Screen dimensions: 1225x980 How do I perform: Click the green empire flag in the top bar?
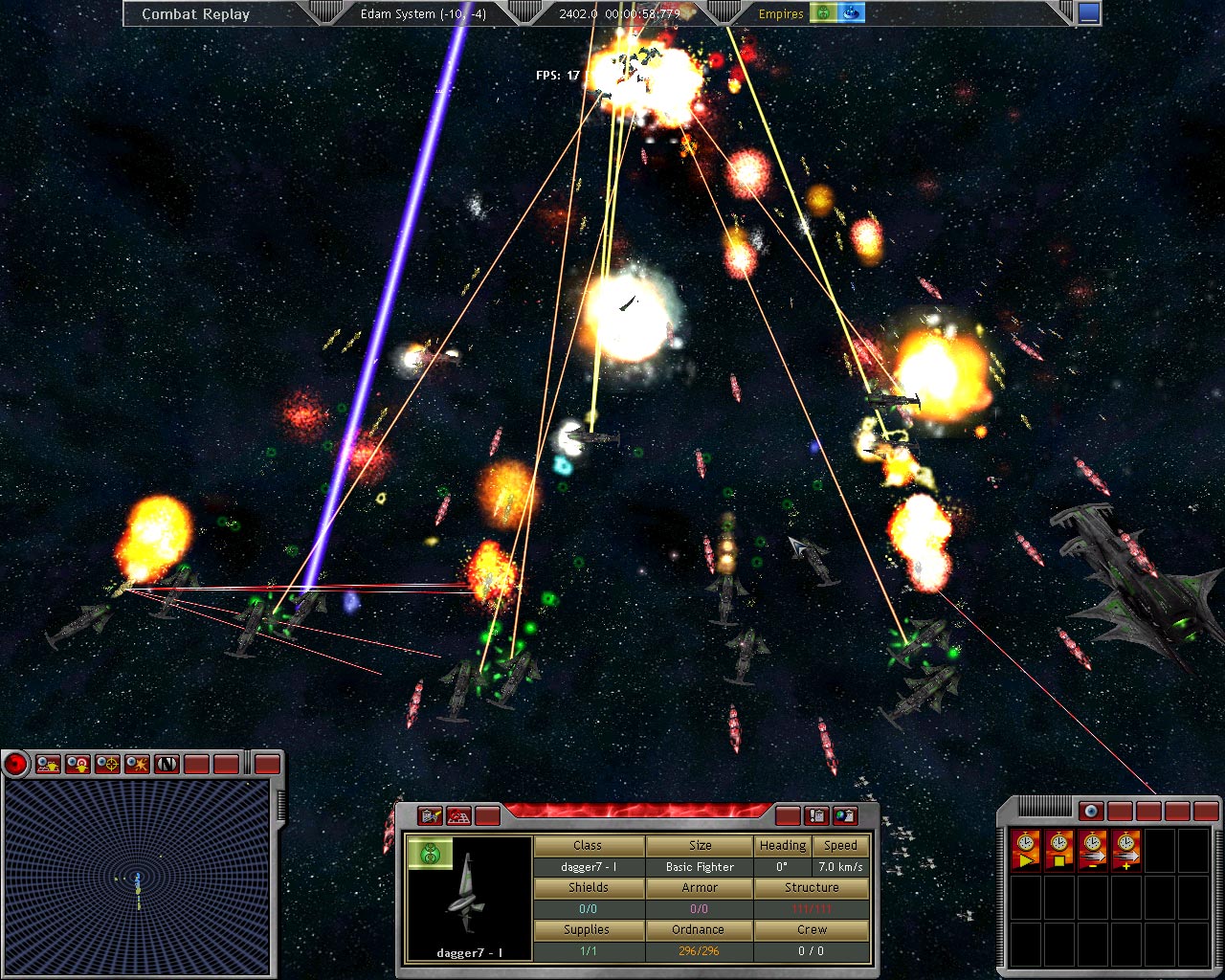[823, 13]
